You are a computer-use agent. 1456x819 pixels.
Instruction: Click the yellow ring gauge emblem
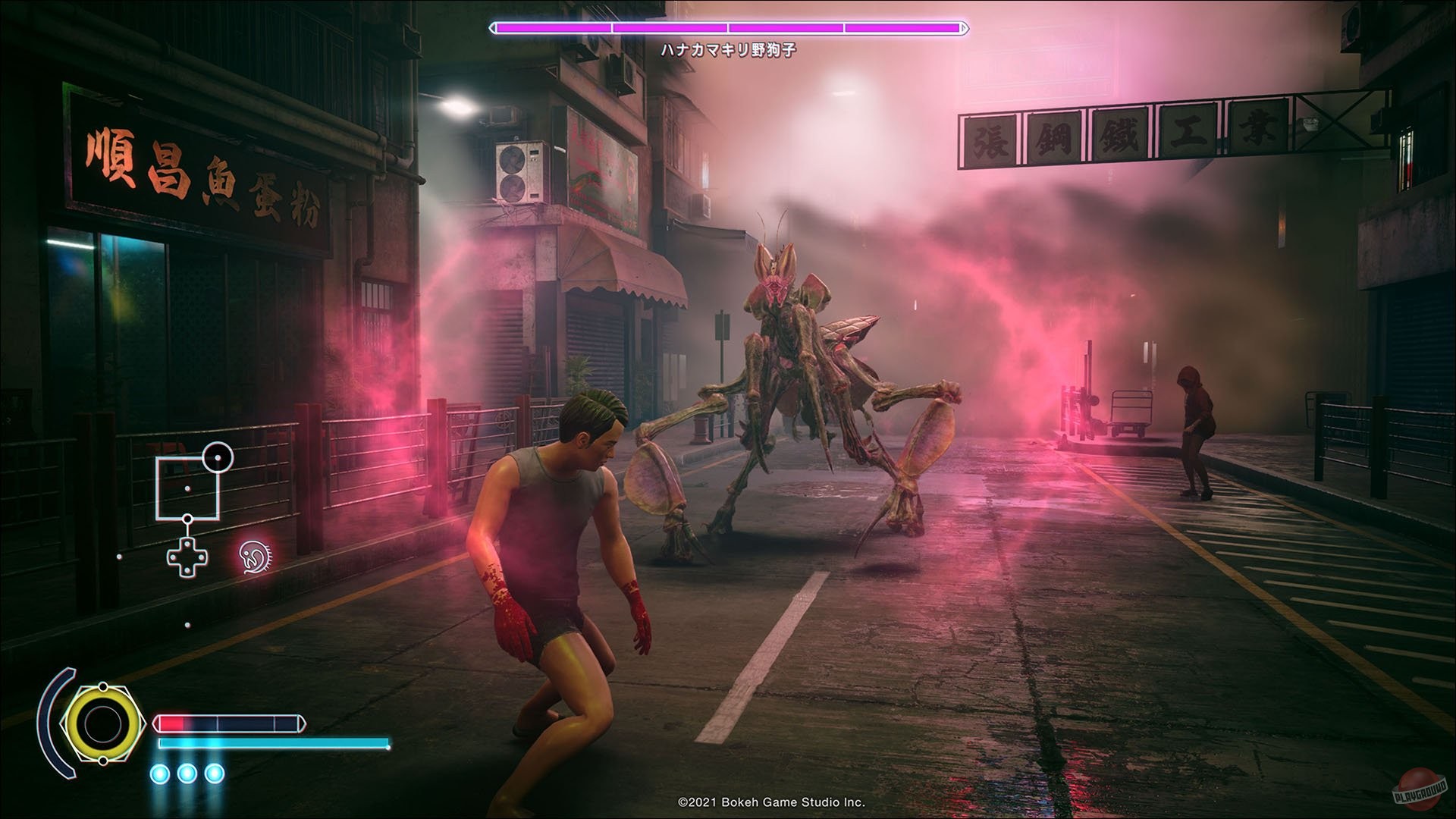[102, 723]
